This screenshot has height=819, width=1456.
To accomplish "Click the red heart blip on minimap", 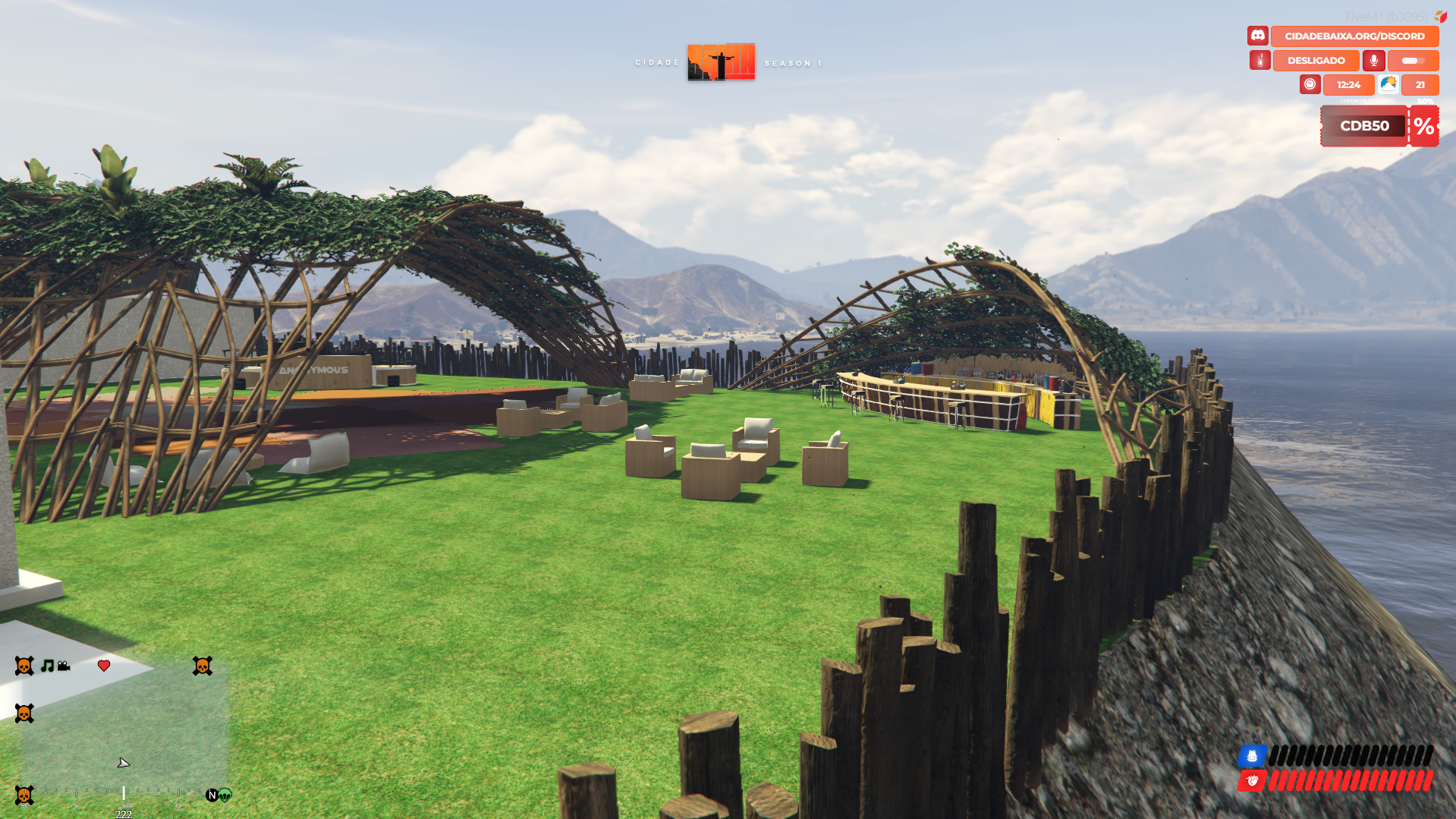I will [x=104, y=666].
